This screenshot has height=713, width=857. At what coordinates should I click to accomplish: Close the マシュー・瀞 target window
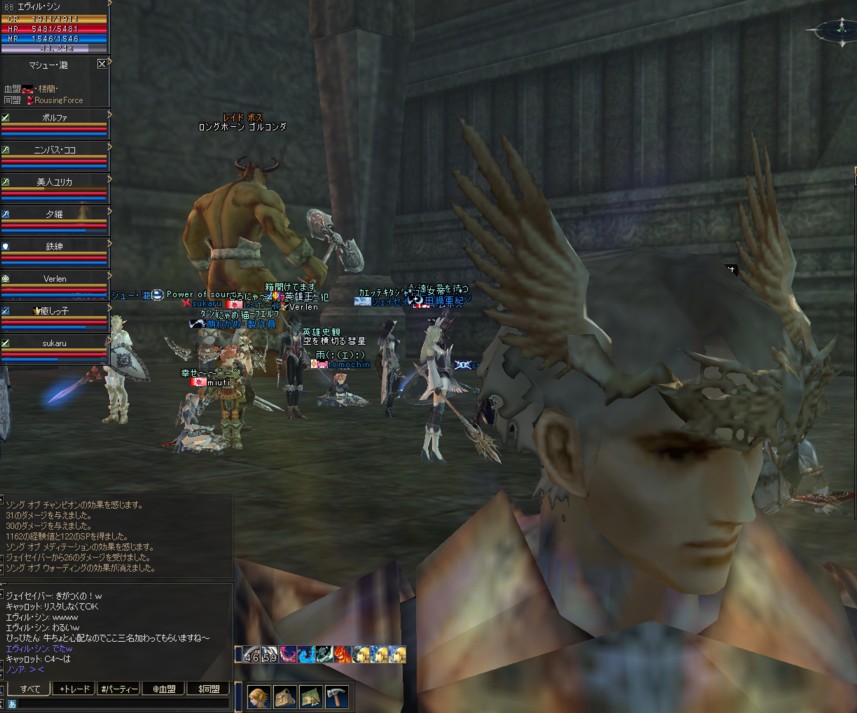(102, 63)
